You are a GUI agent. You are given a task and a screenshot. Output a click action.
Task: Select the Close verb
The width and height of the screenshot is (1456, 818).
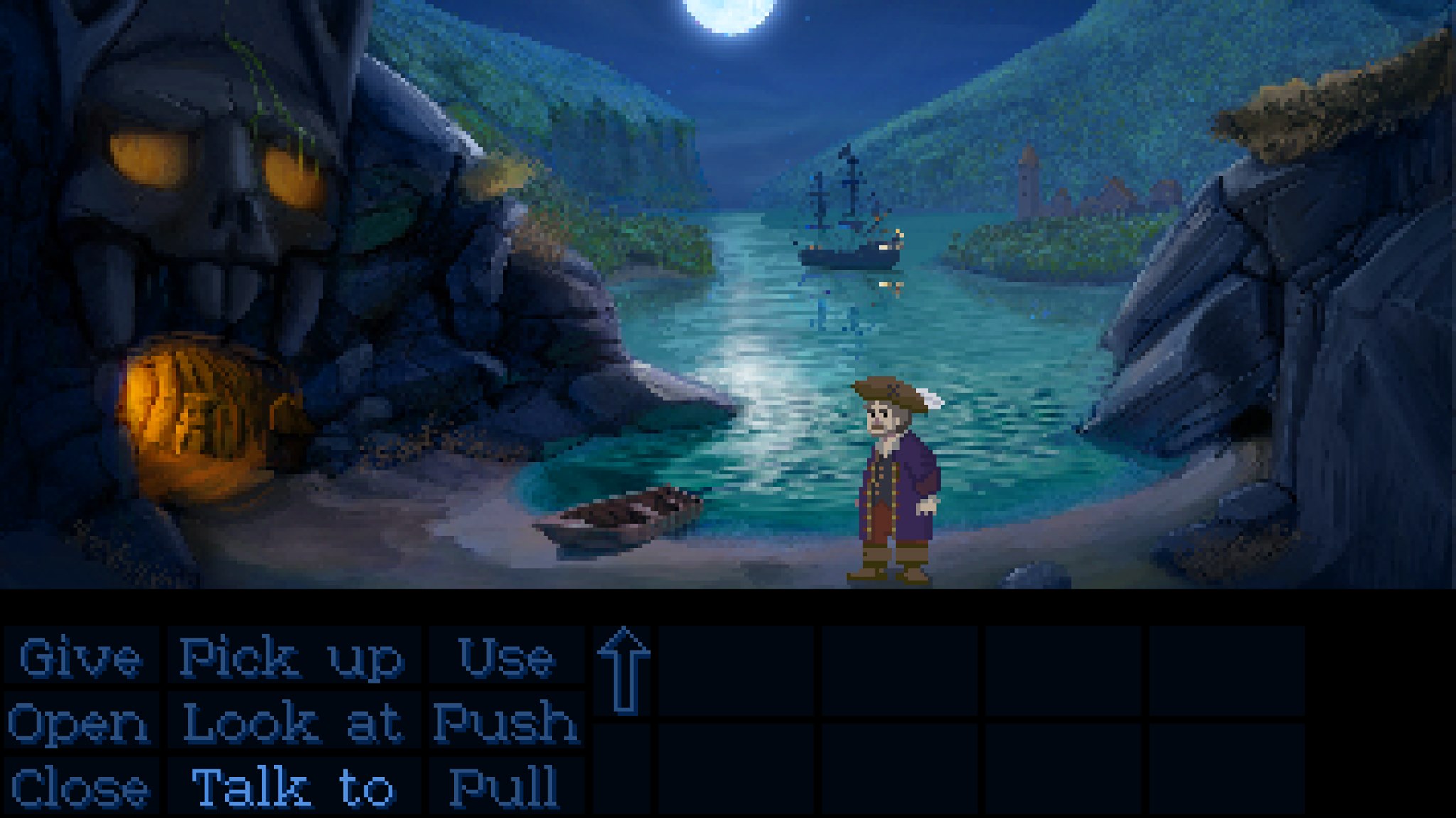click(80, 787)
